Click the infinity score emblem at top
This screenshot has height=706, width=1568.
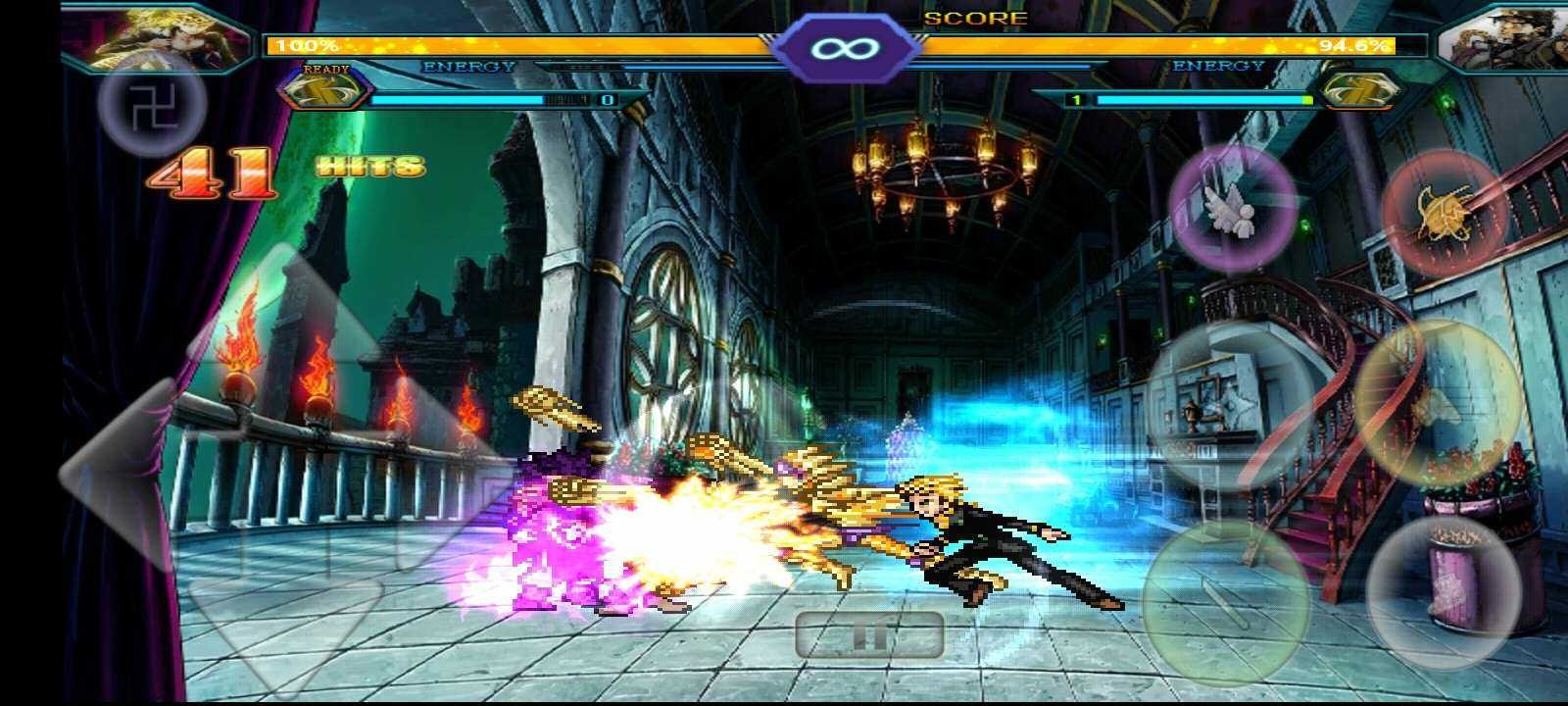tap(843, 44)
